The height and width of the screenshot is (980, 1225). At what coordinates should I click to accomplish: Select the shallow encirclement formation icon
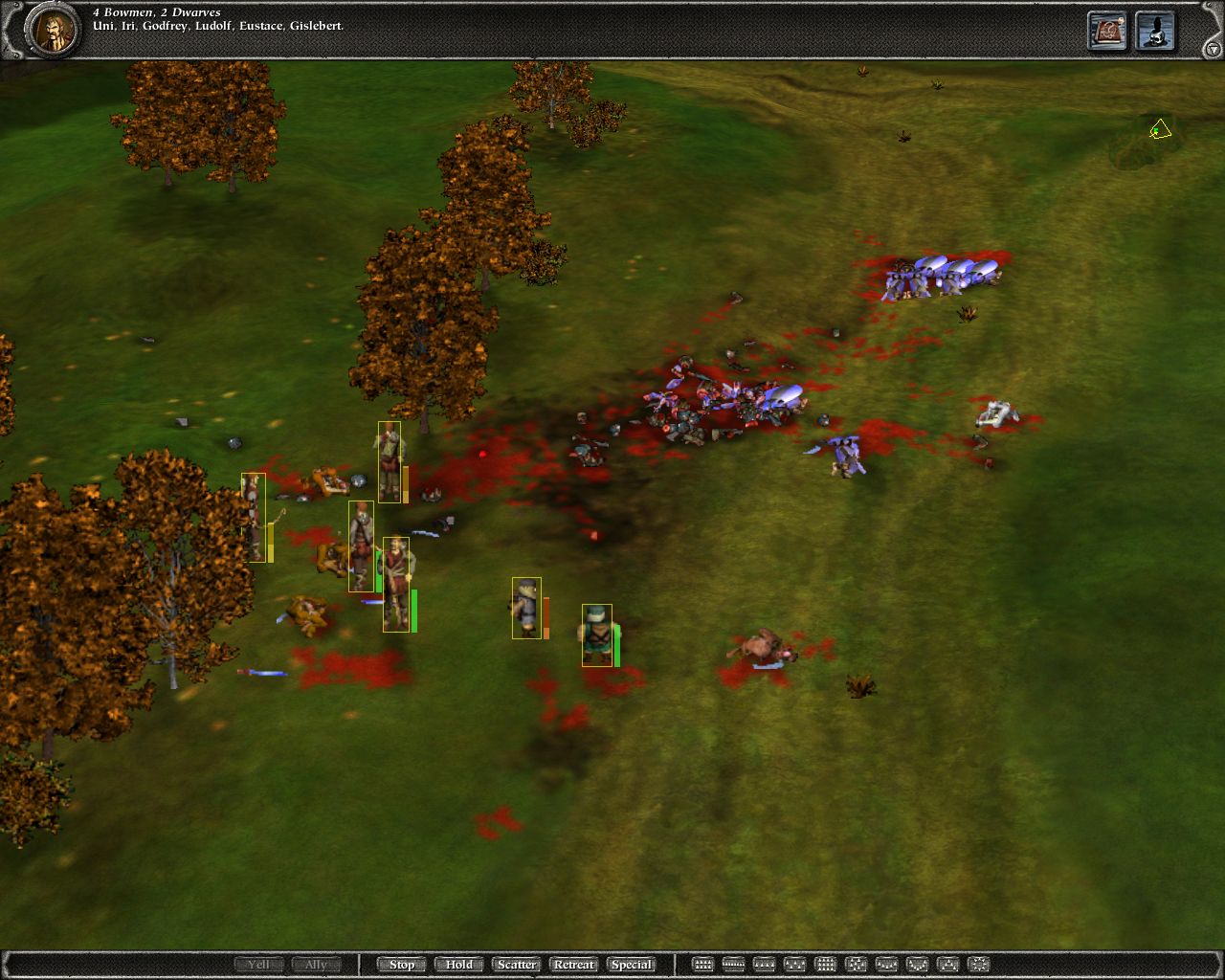click(886, 964)
